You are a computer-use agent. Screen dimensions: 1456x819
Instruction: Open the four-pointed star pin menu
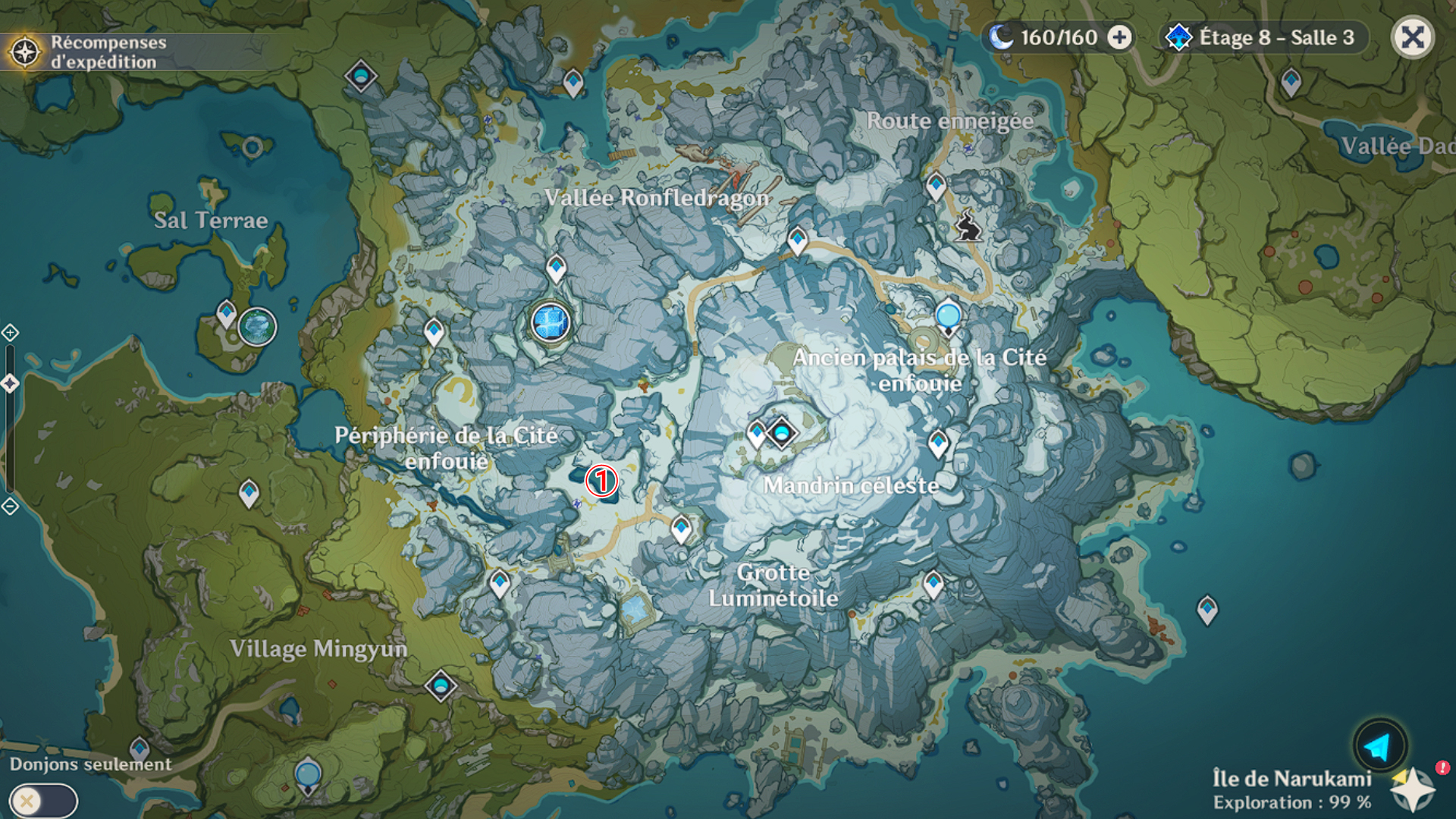tap(1412, 790)
